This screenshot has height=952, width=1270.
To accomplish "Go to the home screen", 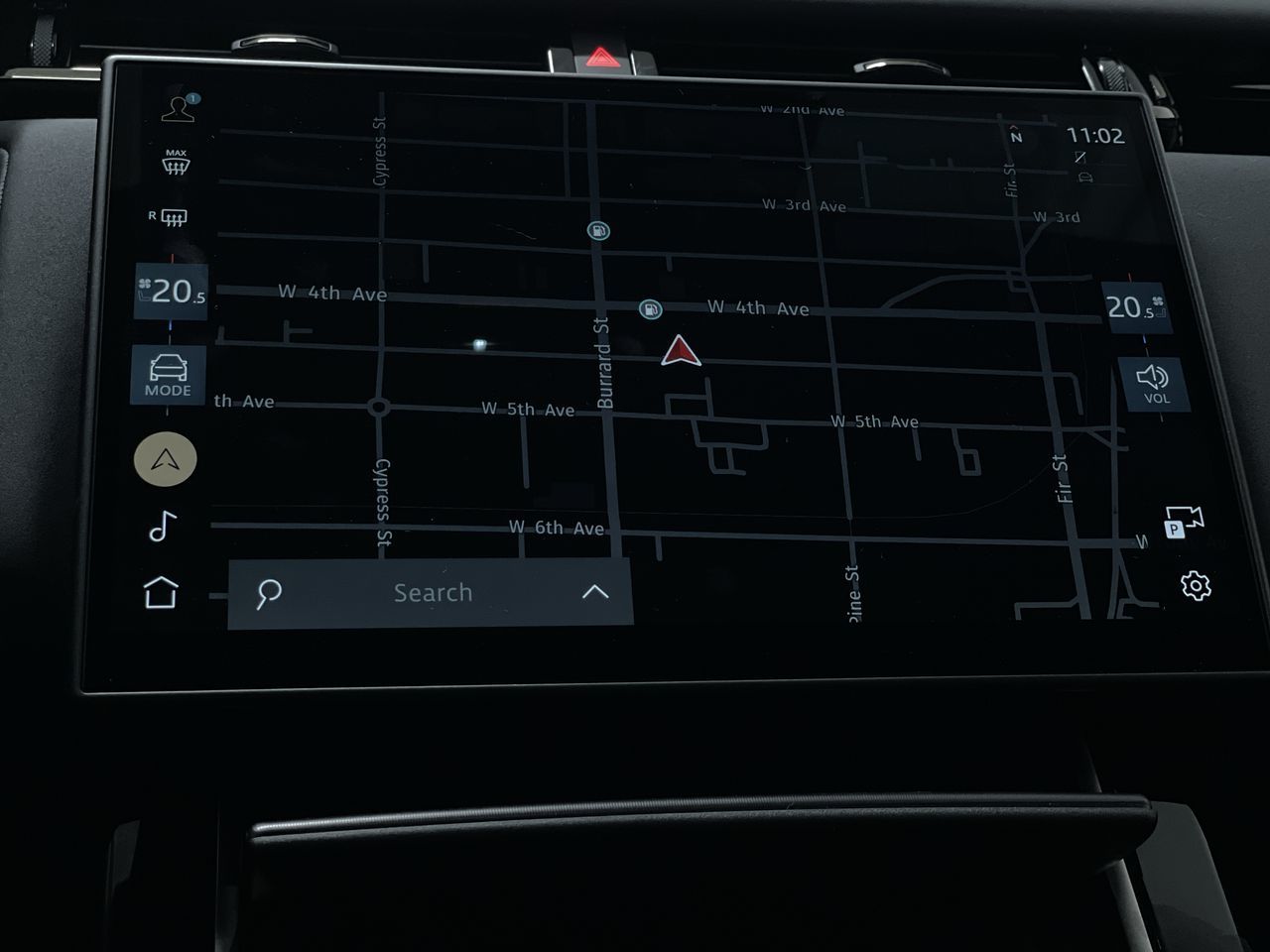I will pyautogui.click(x=161, y=592).
